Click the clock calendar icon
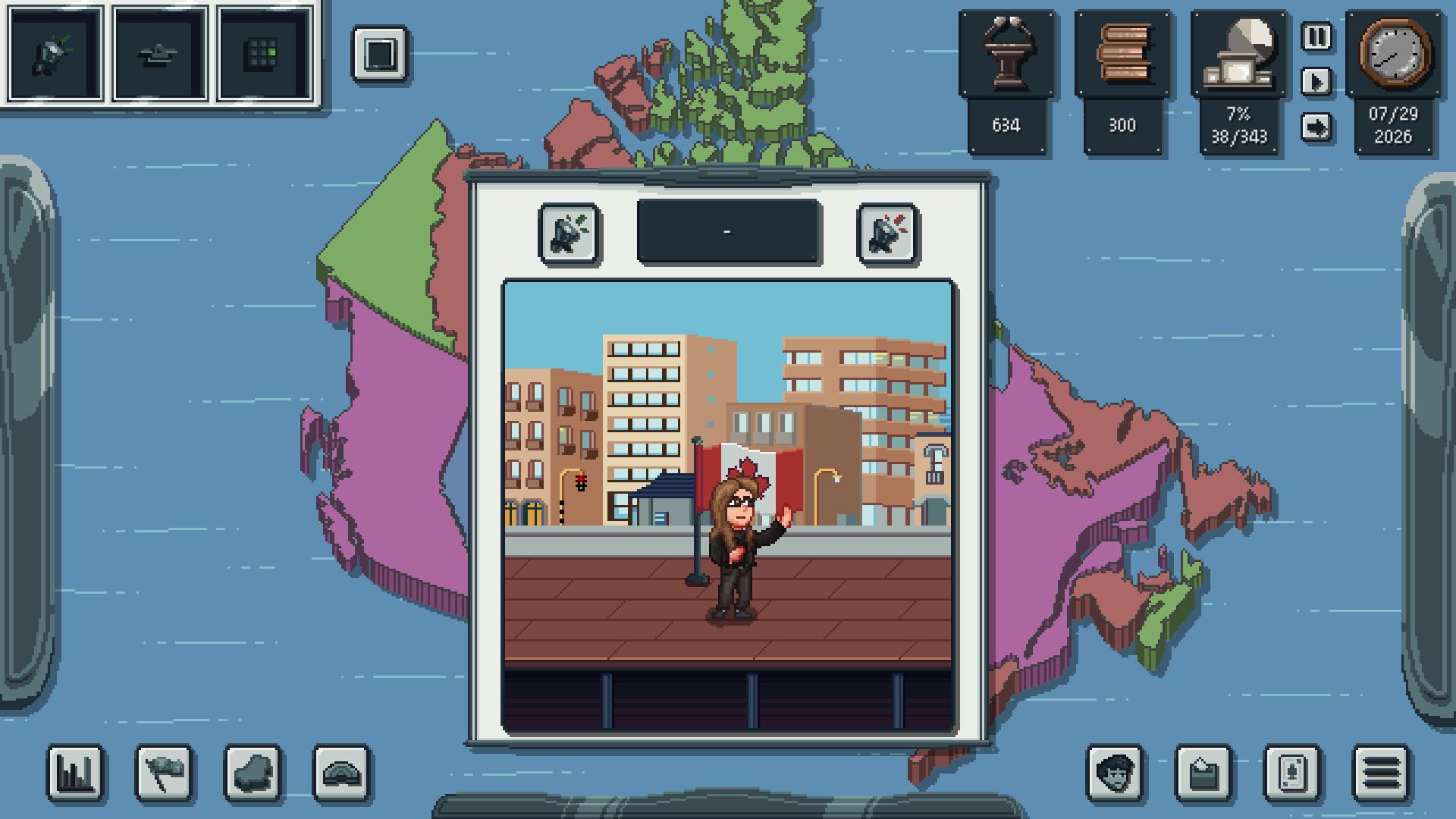Image resolution: width=1456 pixels, height=819 pixels. [x=1394, y=54]
